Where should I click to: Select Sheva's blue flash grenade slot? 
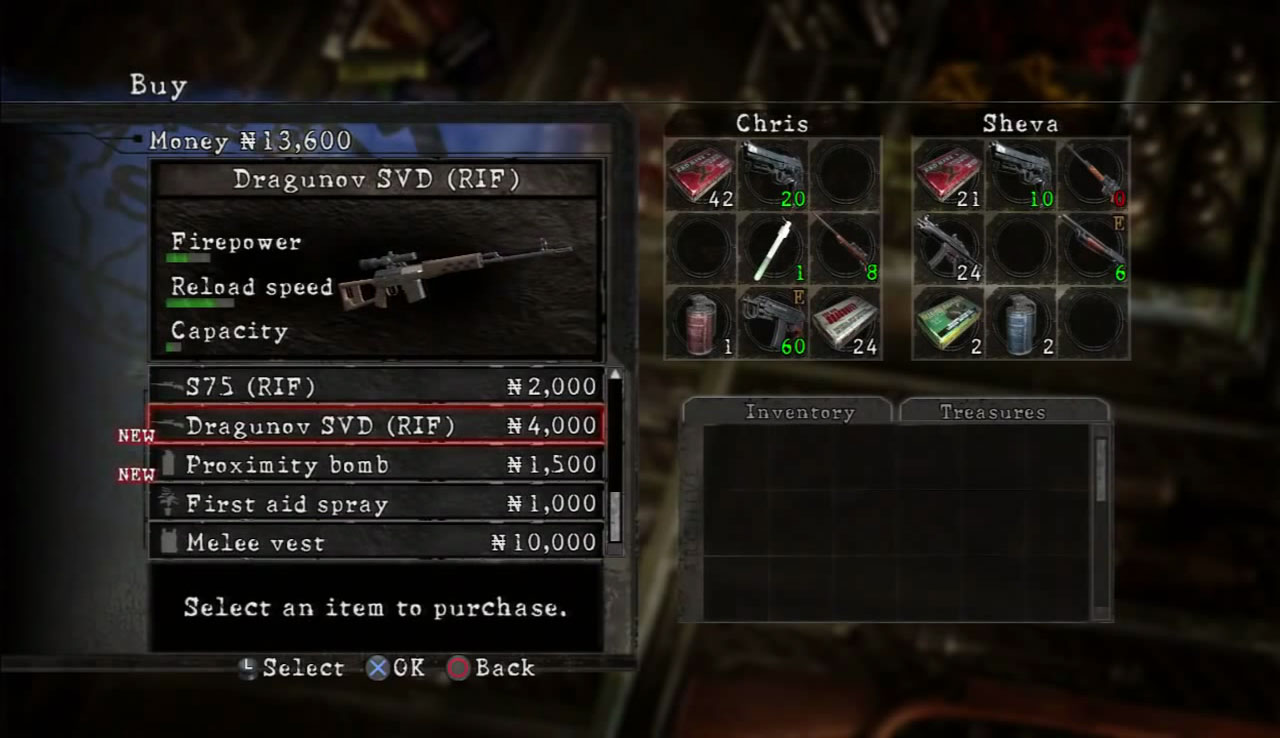pyautogui.click(x=1021, y=322)
